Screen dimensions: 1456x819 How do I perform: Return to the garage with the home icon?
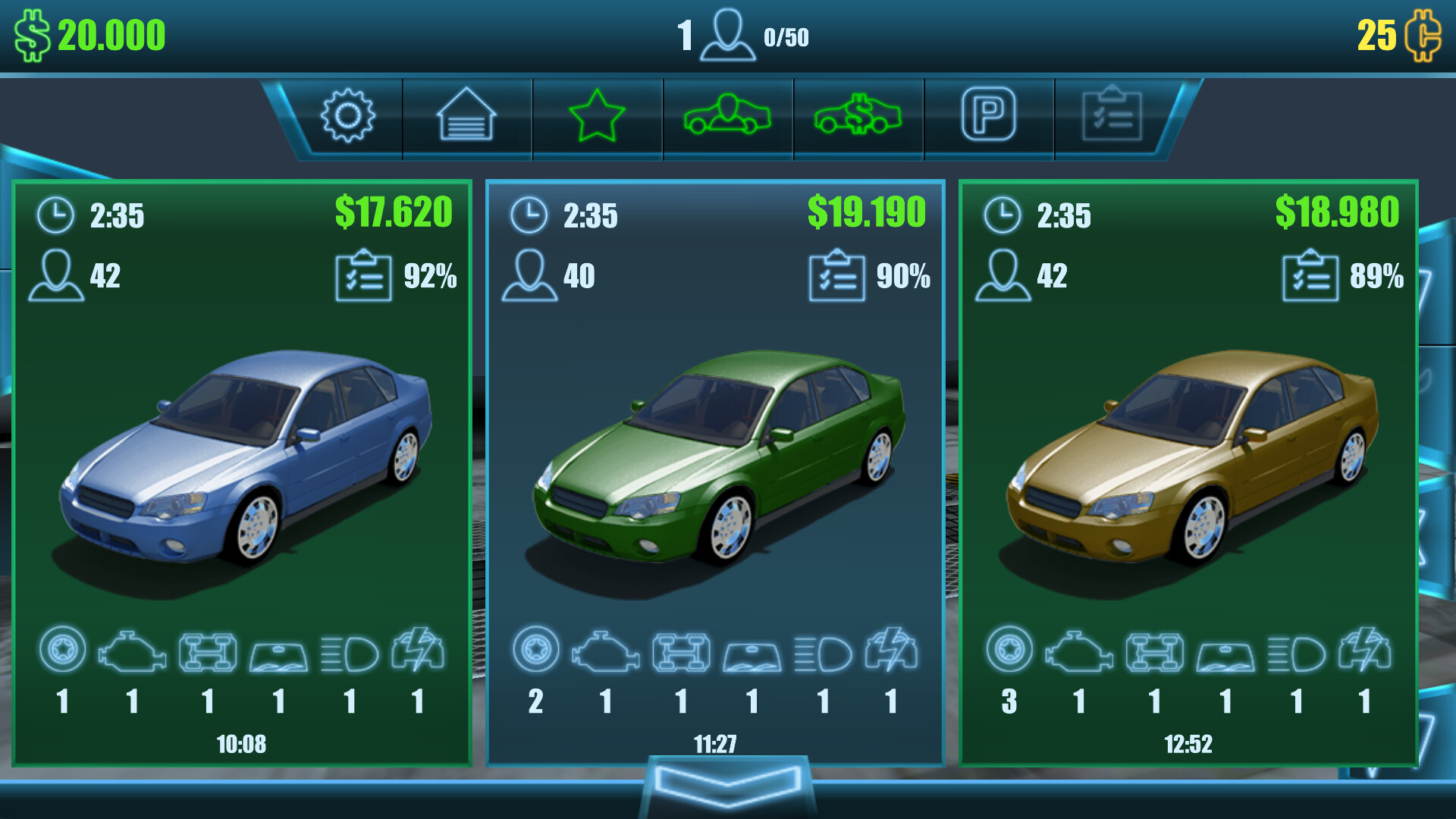click(x=466, y=118)
